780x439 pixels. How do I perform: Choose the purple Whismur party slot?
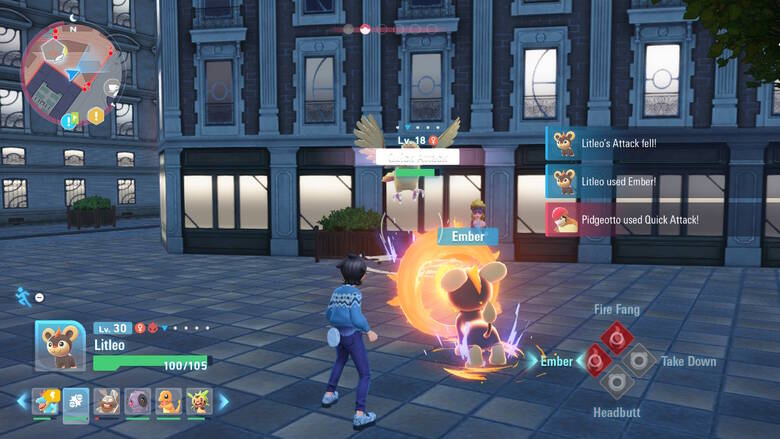tap(138, 402)
